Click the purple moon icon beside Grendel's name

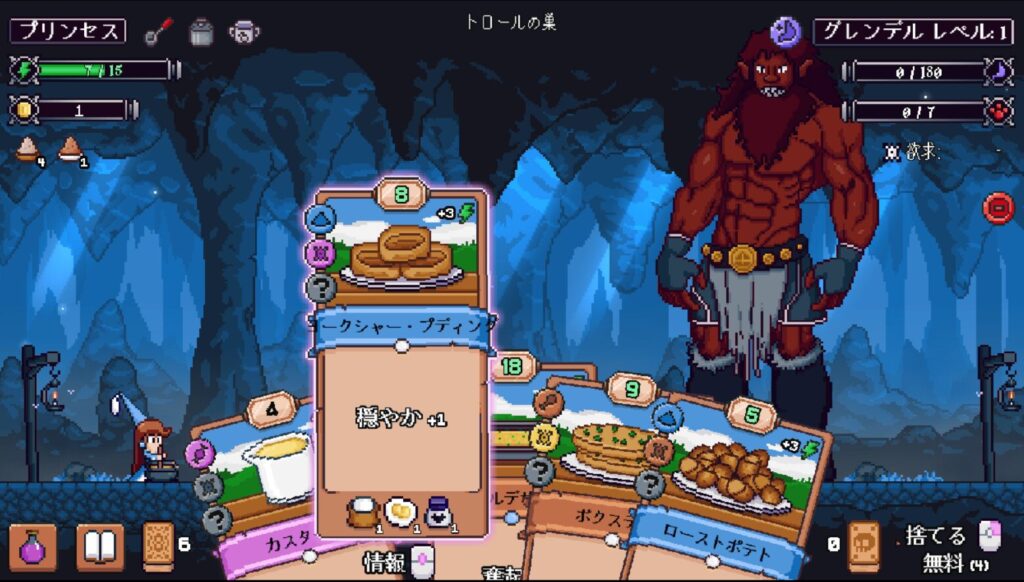point(786,32)
